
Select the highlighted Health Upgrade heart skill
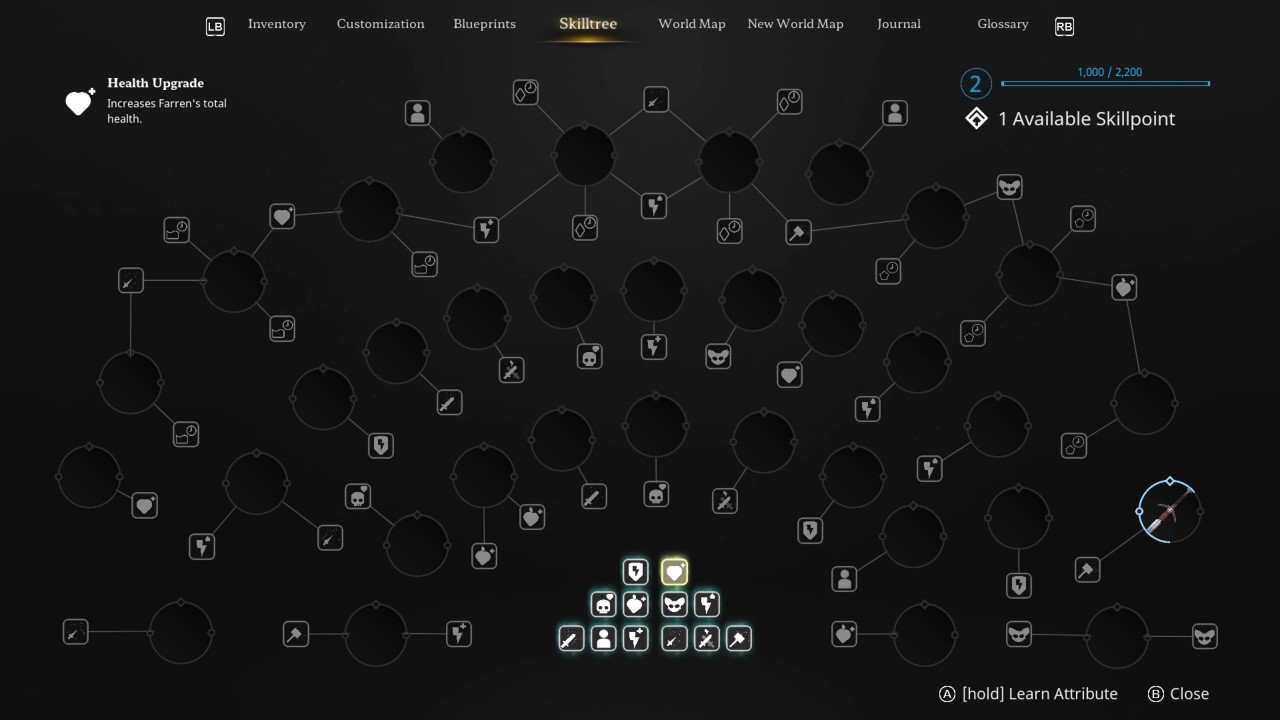pyautogui.click(x=674, y=572)
